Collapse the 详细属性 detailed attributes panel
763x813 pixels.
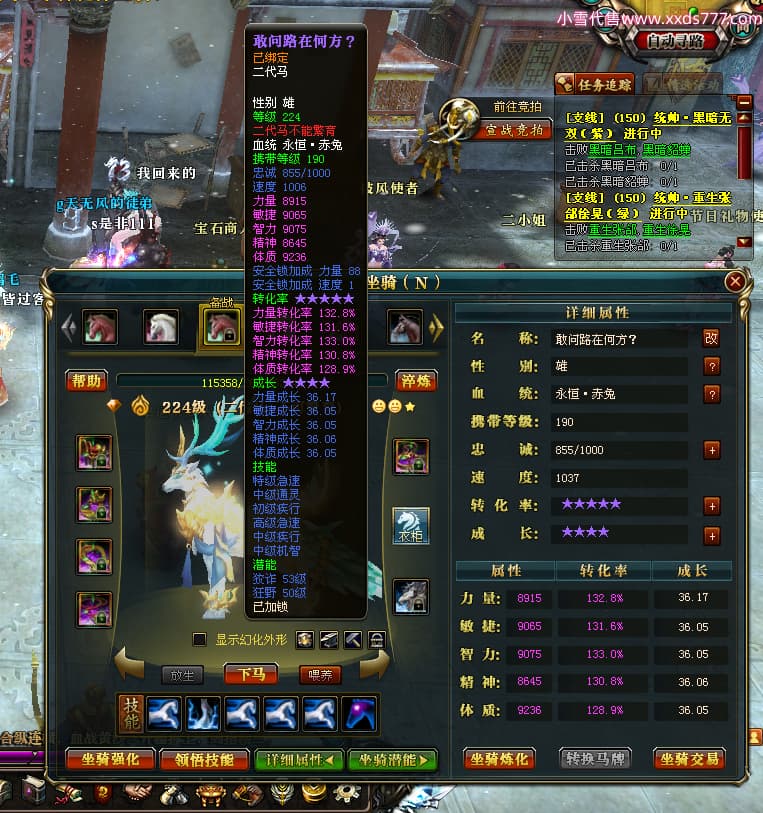point(299,759)
